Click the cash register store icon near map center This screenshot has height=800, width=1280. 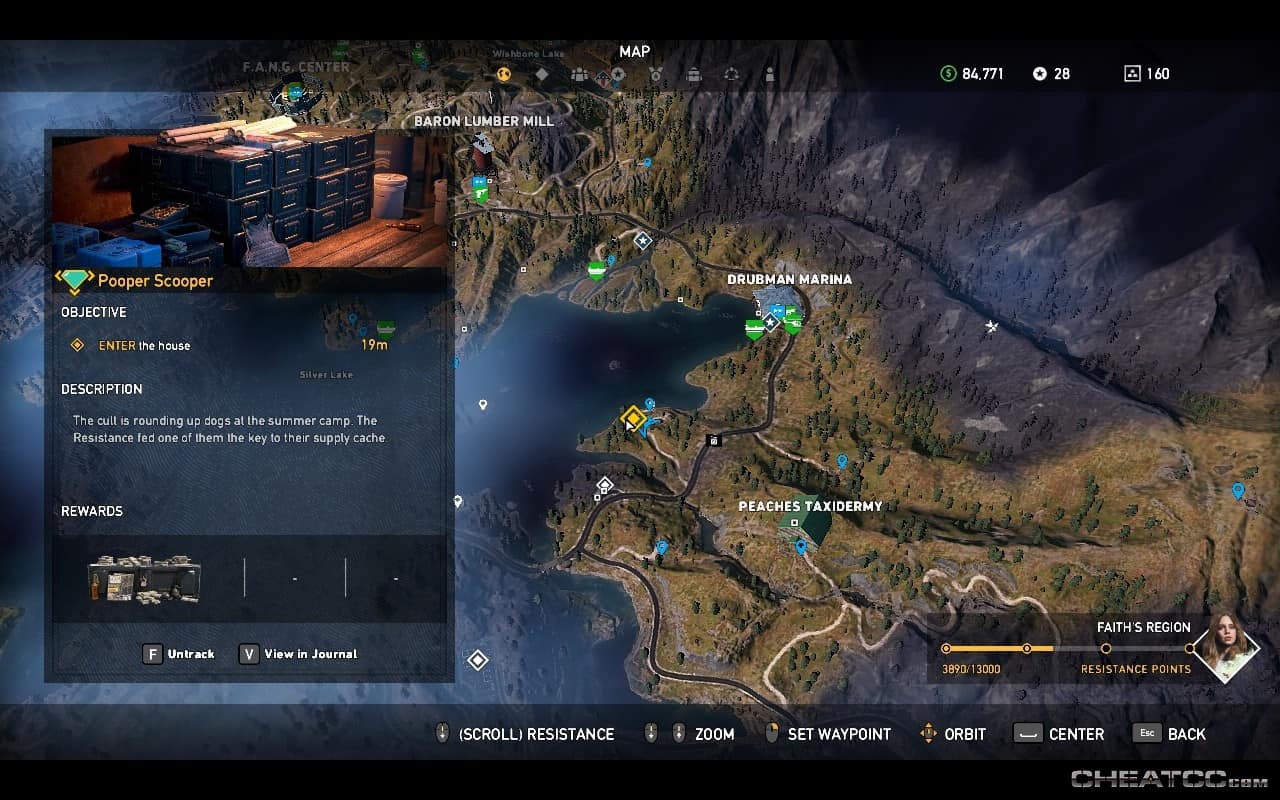(714, 439)
